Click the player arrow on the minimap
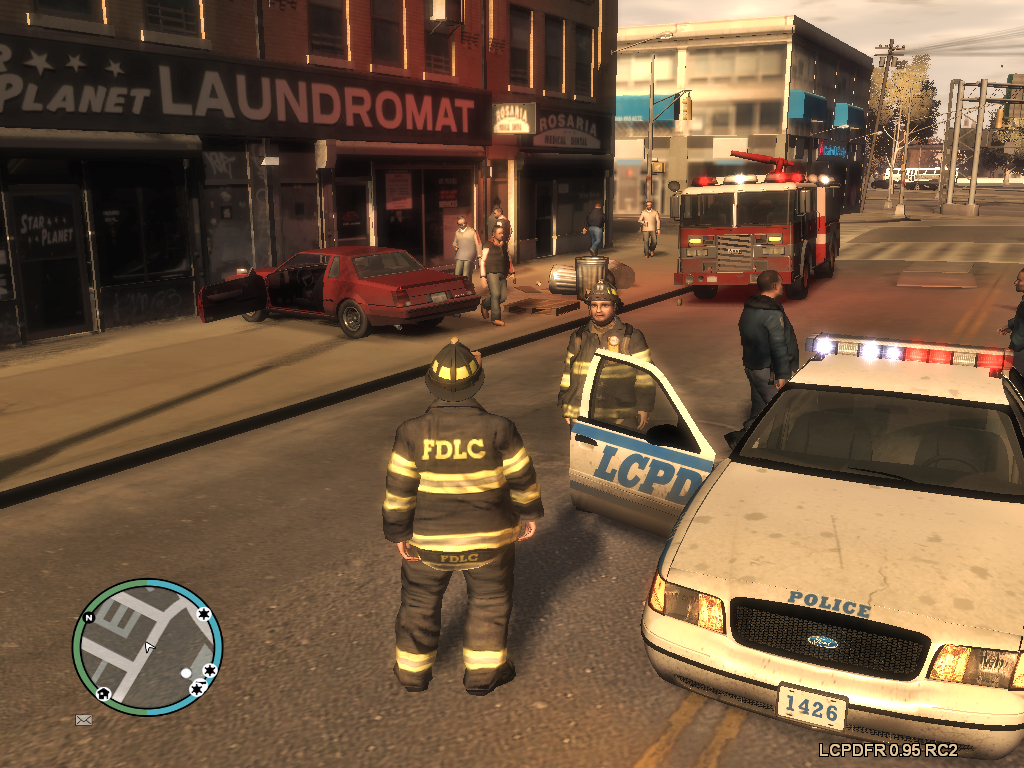Viewport: 1024px width, 768px height. coord(149,648)
